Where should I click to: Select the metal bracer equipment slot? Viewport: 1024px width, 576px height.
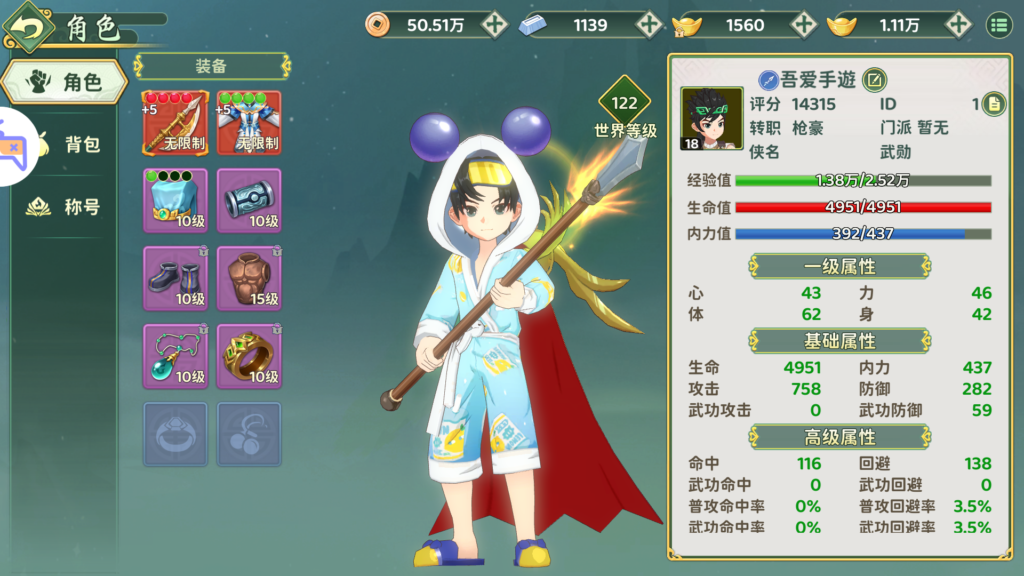(249, 200)
